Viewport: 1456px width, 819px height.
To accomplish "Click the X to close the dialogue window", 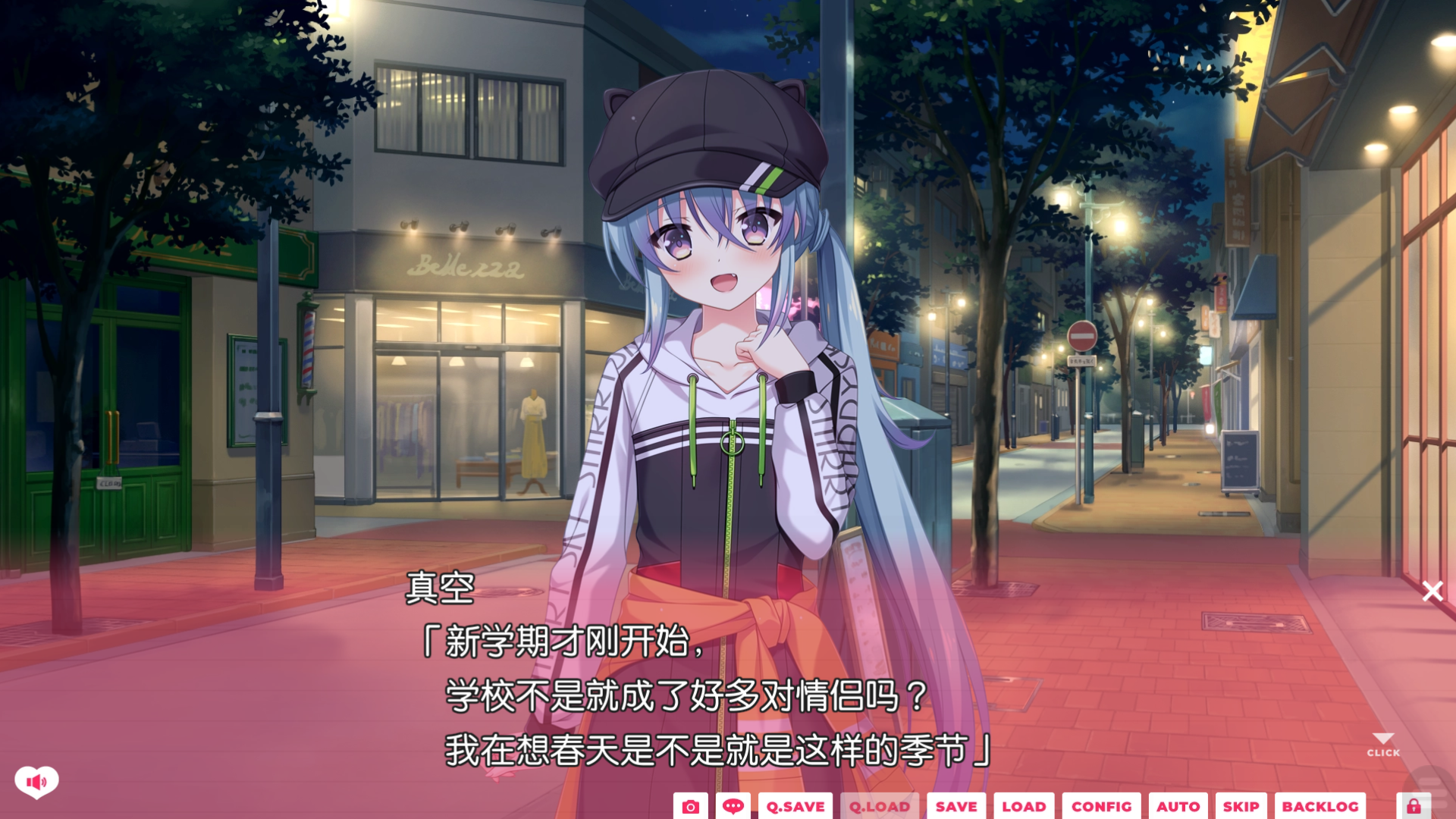I will click(1432, 591).
